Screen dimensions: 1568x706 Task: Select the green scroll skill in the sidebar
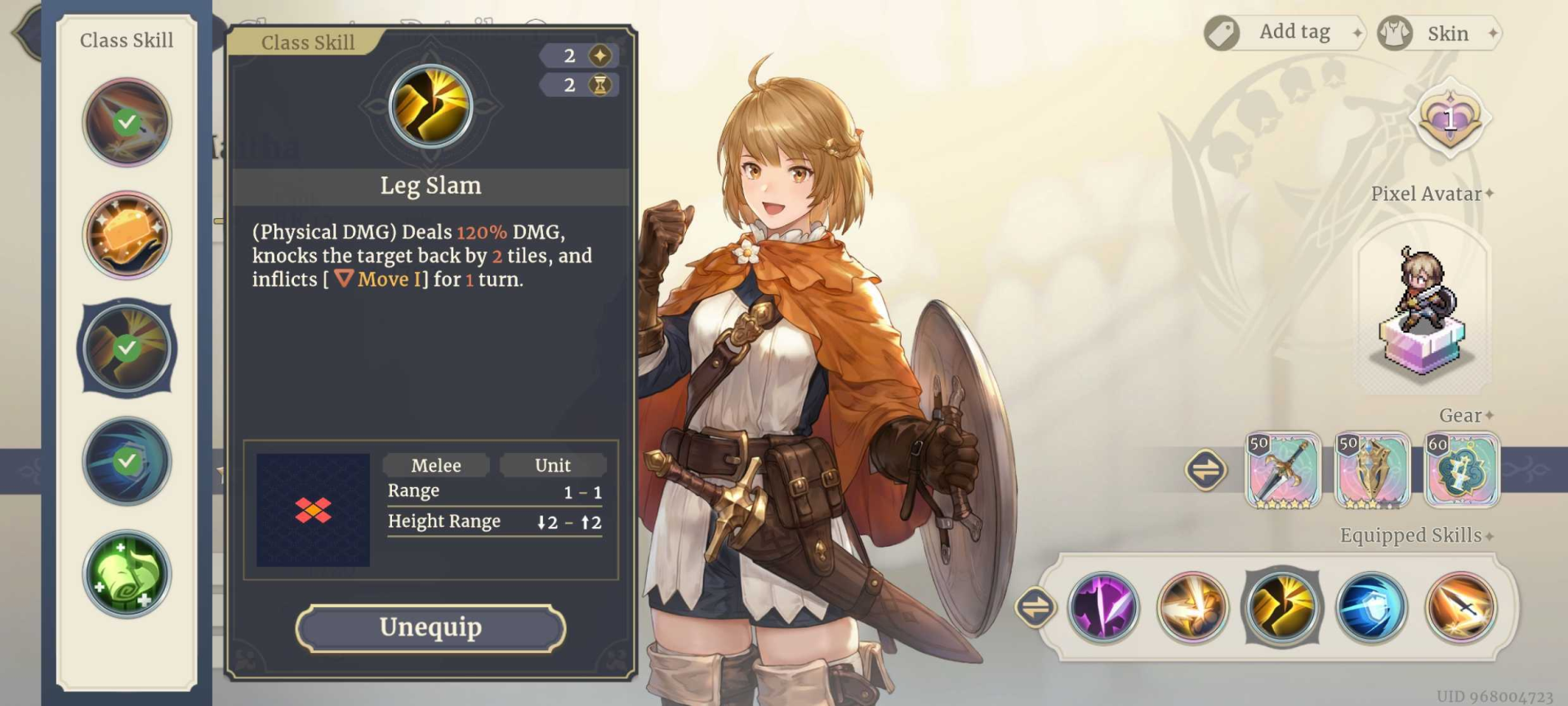point(127,574)
